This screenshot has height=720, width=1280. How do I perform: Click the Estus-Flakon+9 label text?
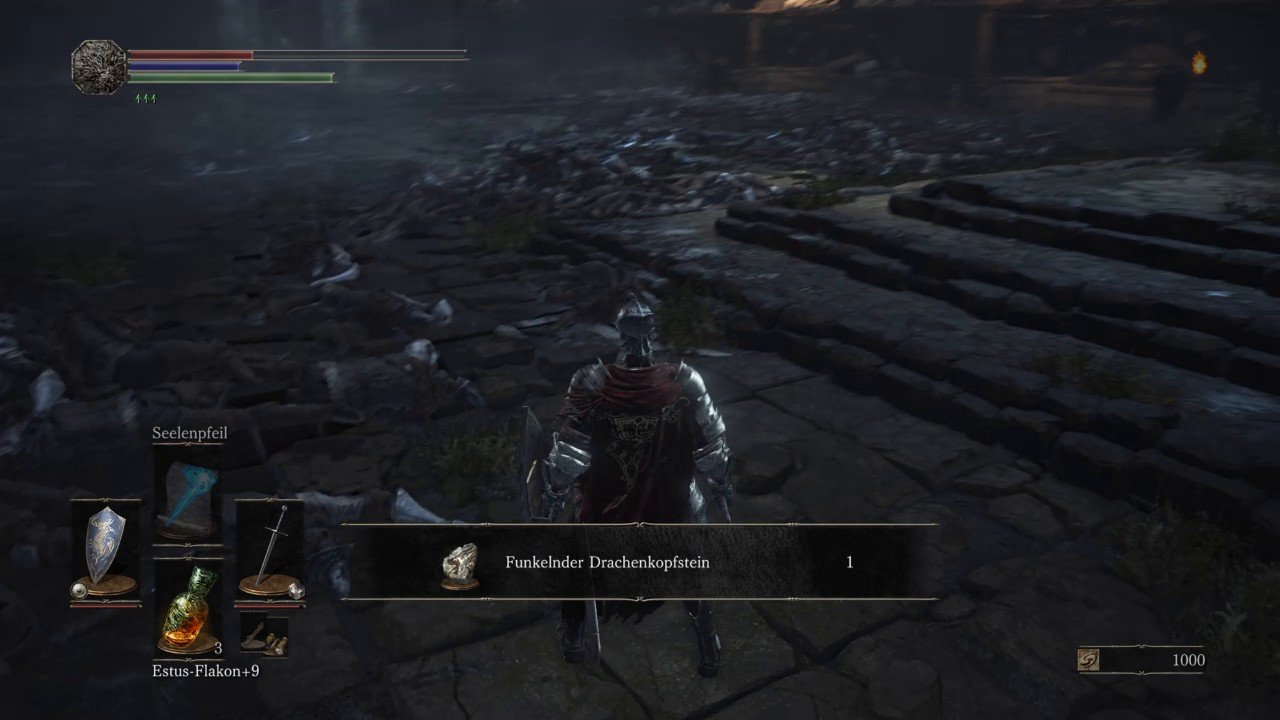tap(206, 671)
